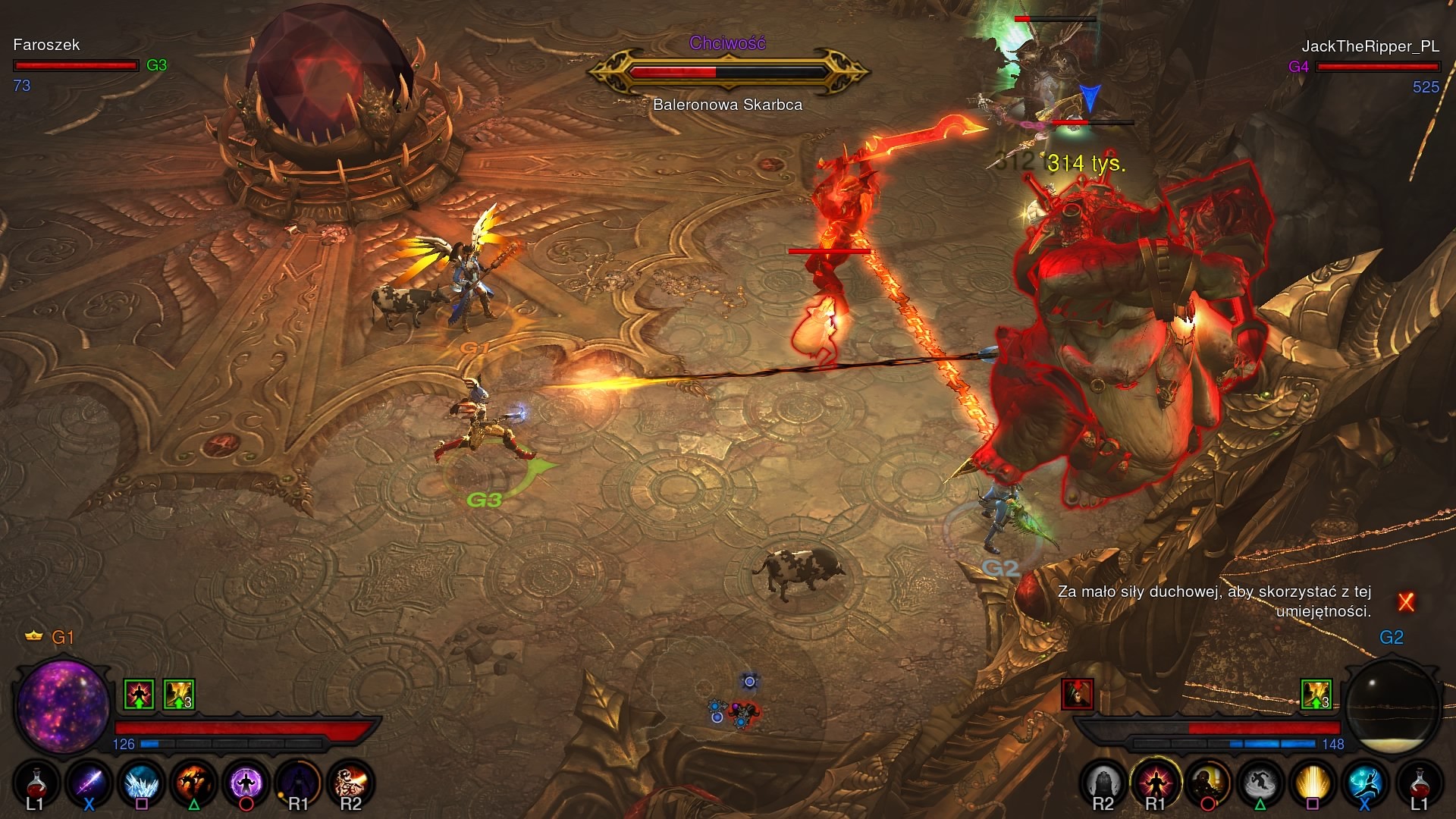This screenshot has width=1456, height=819.
Task: Drink the health potion beside the blue martial skill
Action: tap(1418, 781)
